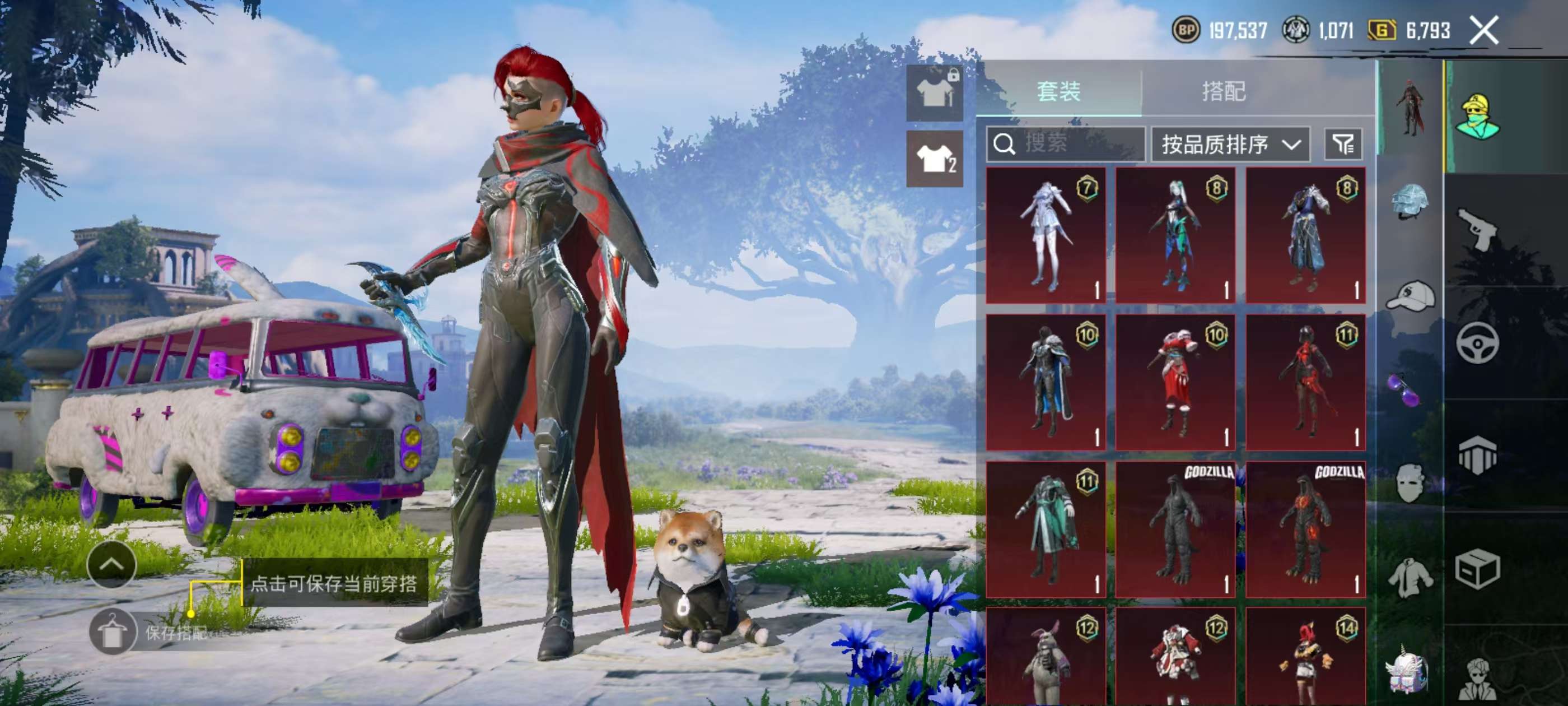Close the wardrobe with the X button
The width and height of the screenshot is (1568, 706).
(x=1483, y=30)
